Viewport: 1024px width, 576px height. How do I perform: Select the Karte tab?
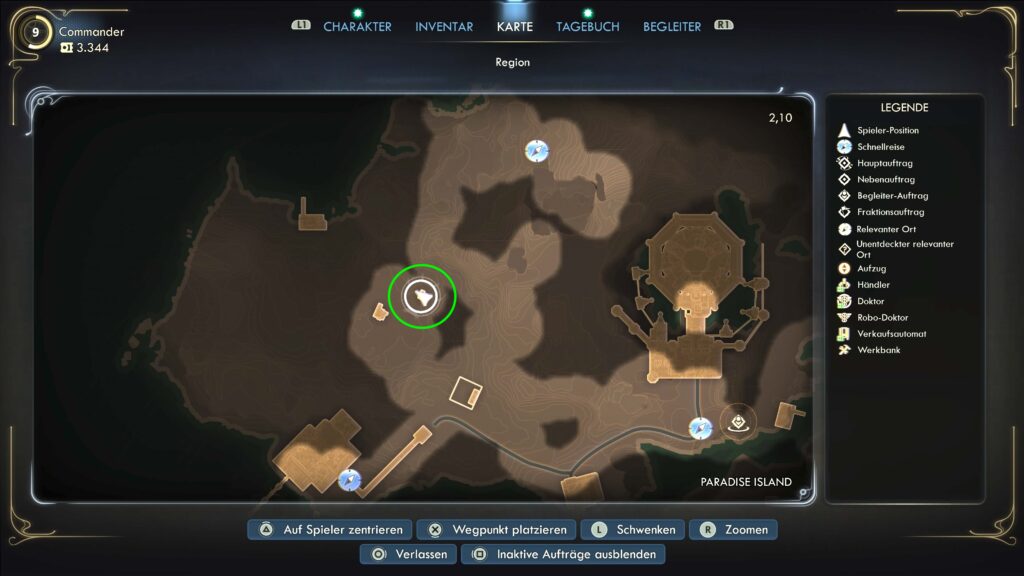pos(515,27)
